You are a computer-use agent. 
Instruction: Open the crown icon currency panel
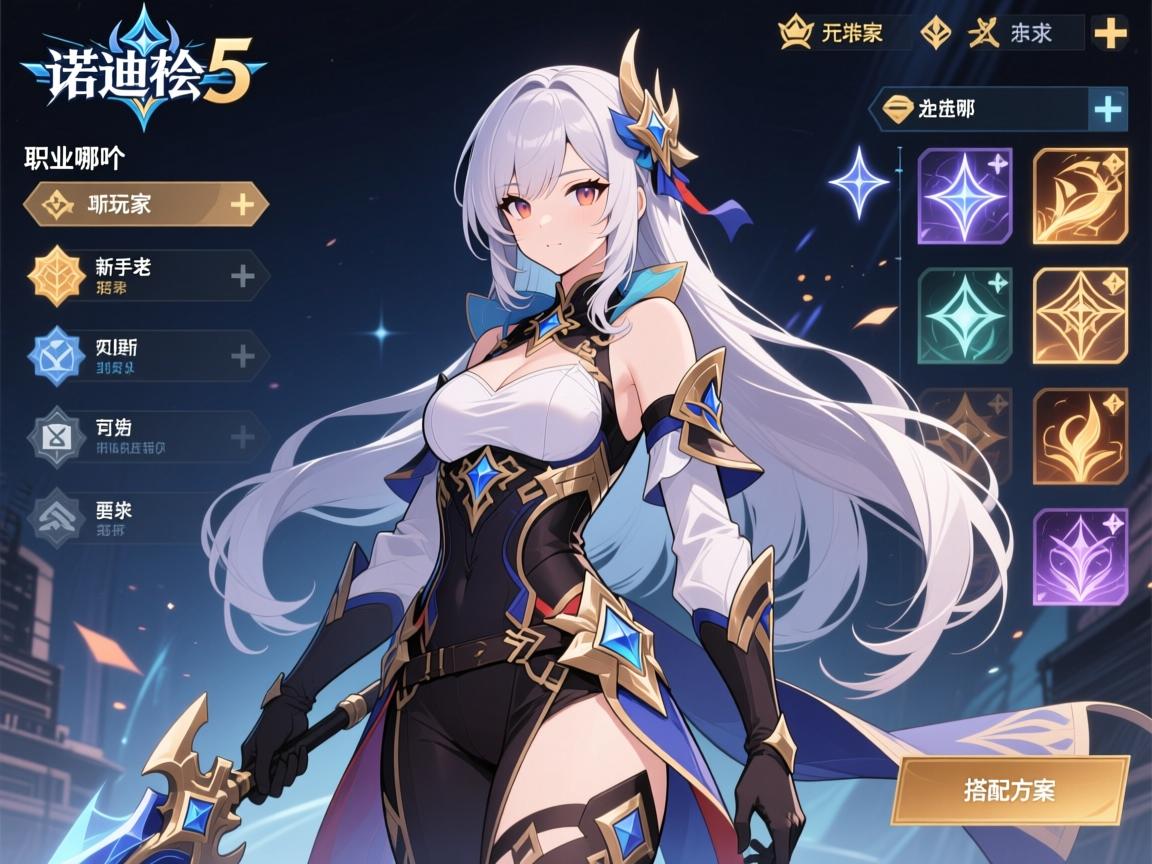(845, 33)
